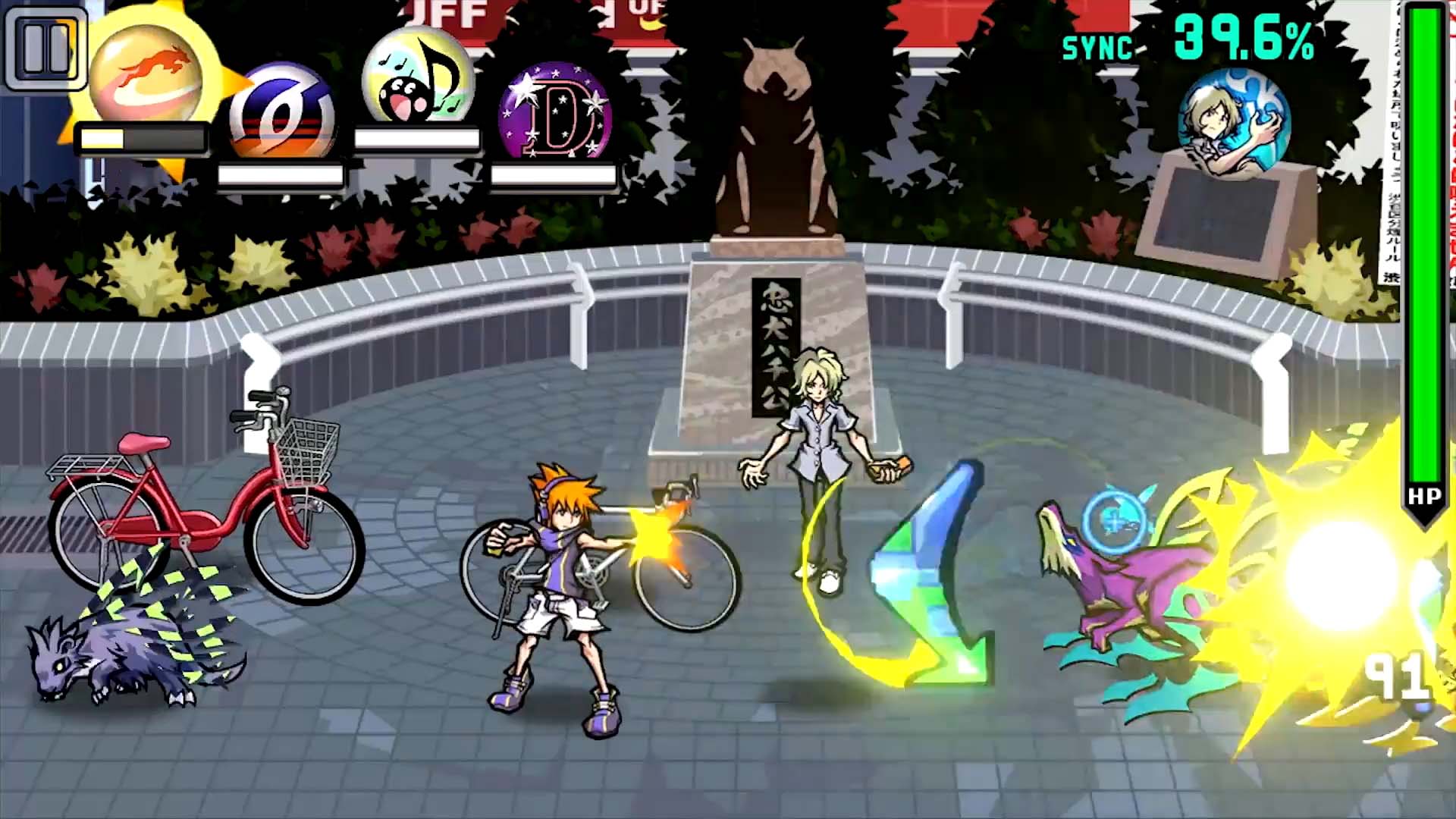This screenshot has width=1456, height=819.
Task: Click the pause icon in the corner
Action: 47,49
